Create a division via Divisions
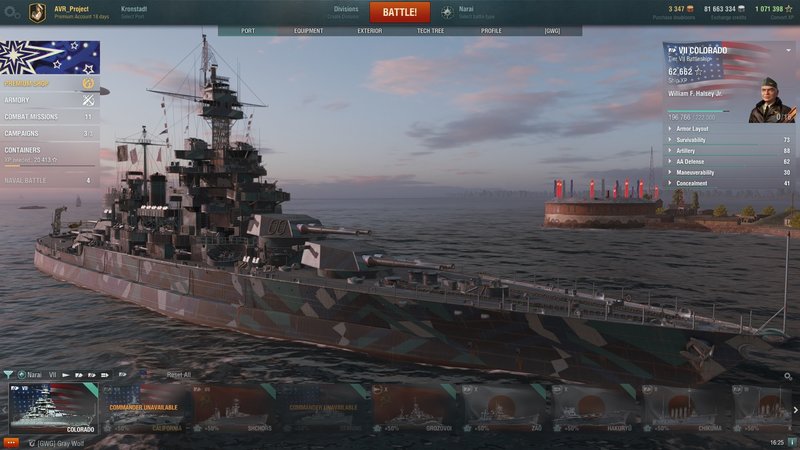The height and width of the screenshot is (450, 800). click(x=345, y=12)
